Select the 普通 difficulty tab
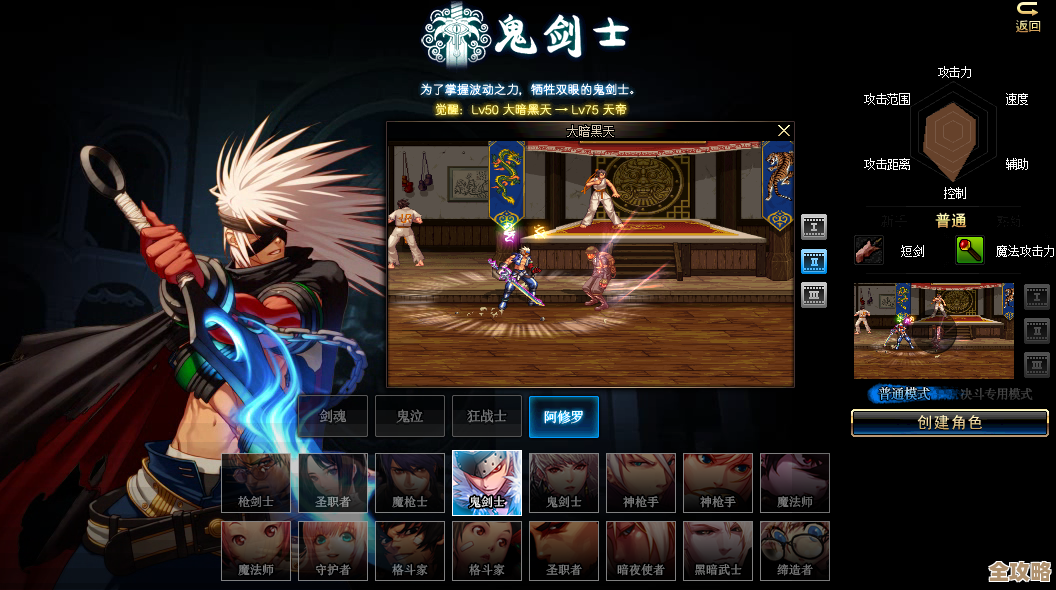This screenshot has height=590, width=1056. coord(951,221)
